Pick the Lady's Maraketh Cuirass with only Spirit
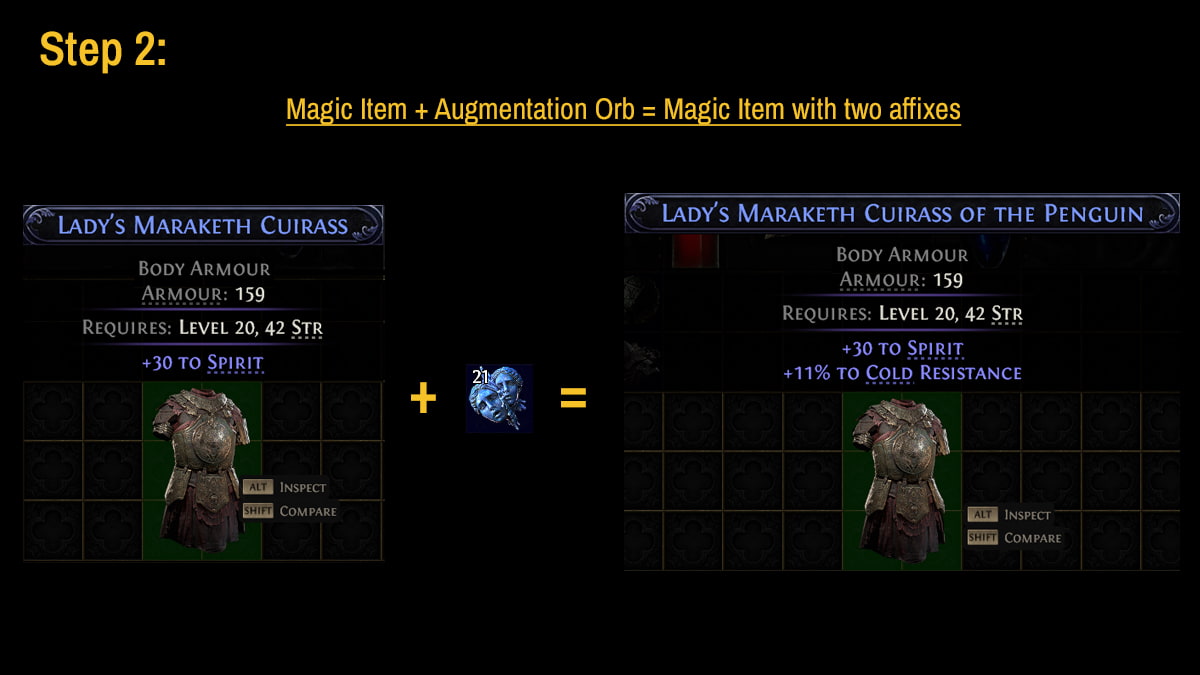1200x675 pixels. pyautogui.click(x=201, y=468)
